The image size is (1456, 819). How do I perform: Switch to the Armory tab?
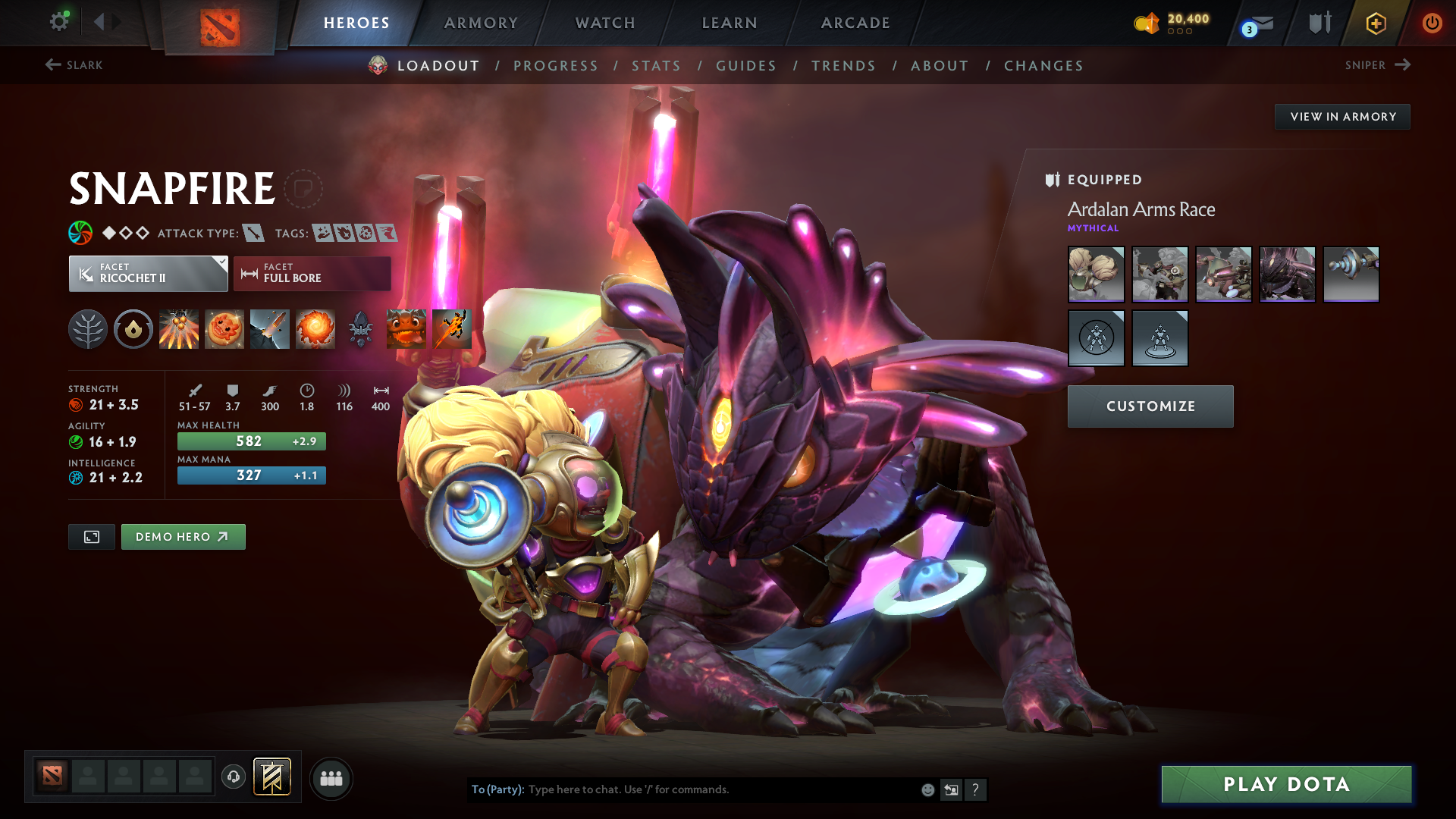tap(481, 23)
